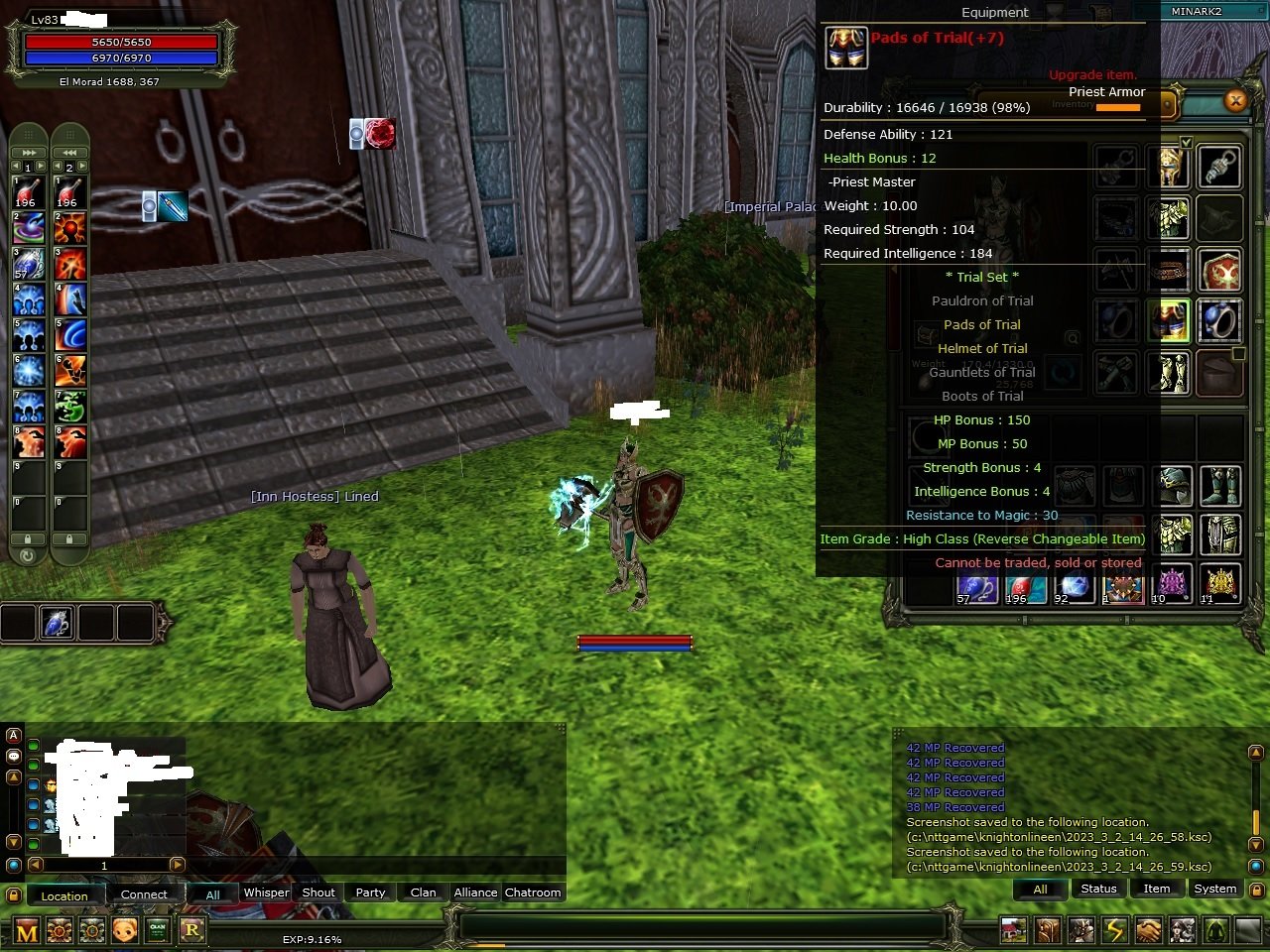
Task: Toggle the yellow checkbox atop the inventory
Action: click(x=1187, y=142)
